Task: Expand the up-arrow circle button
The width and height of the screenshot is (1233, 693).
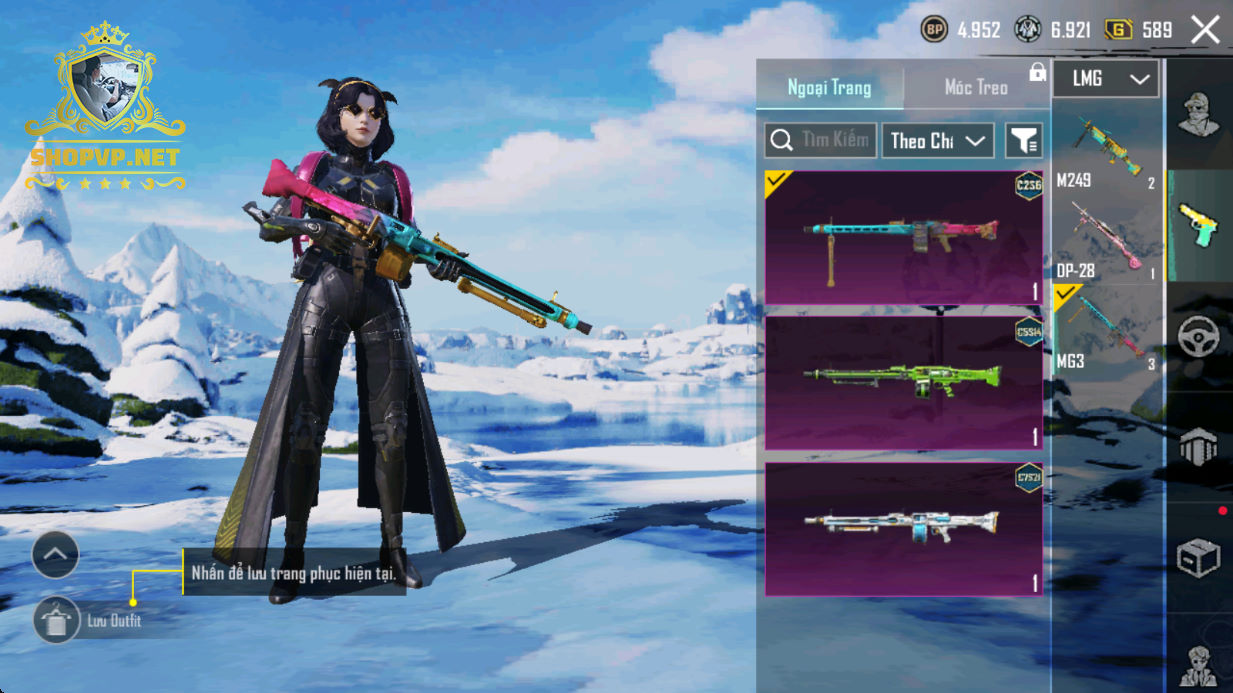Action: (55, 554)
